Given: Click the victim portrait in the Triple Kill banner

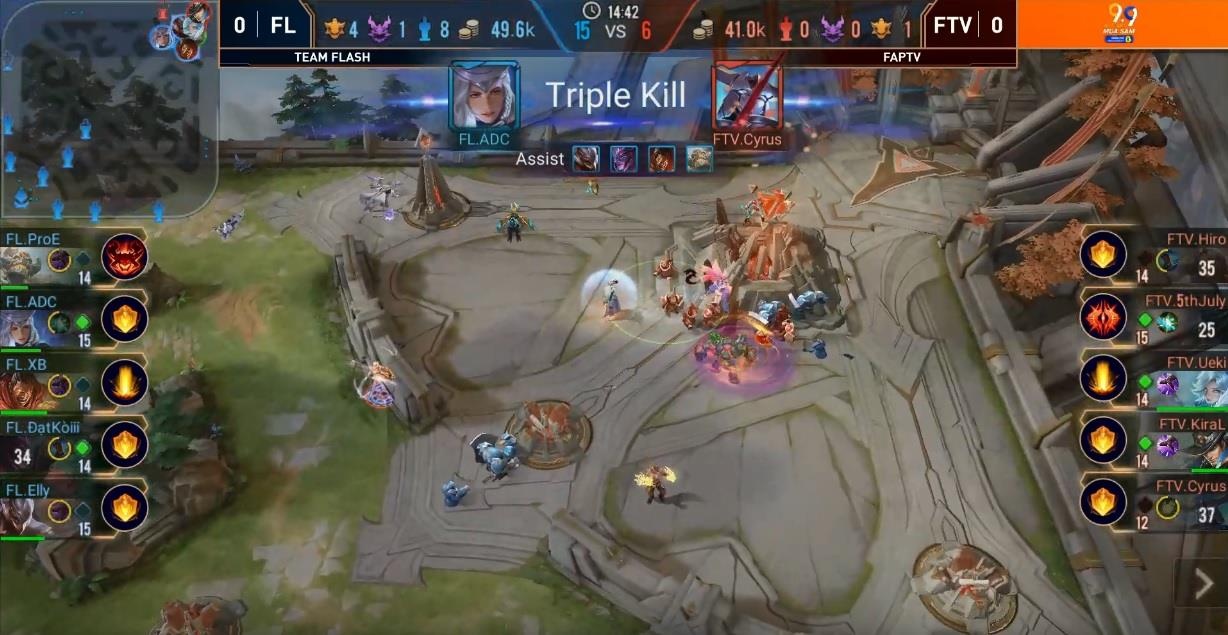Looking at the screenshot, I should [x=746, y=97].
